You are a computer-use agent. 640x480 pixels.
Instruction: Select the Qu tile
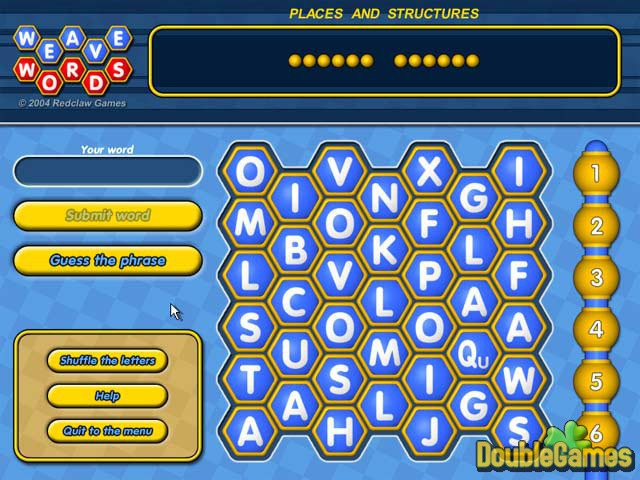(473, 353)
